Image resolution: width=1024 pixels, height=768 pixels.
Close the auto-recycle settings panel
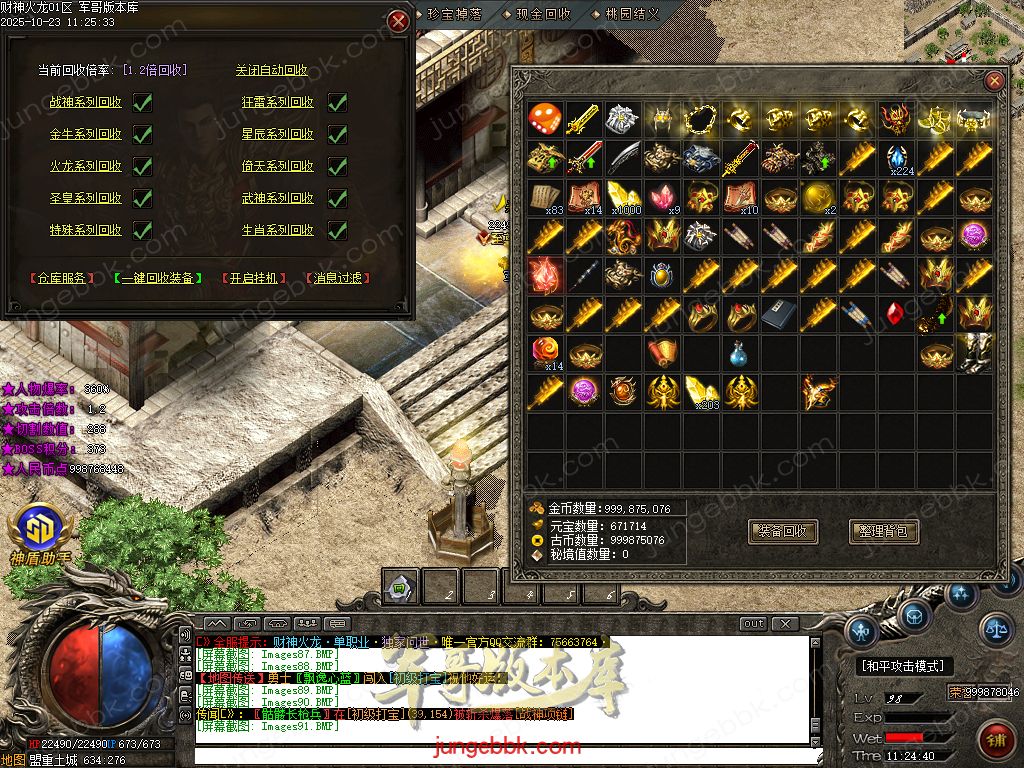(x=398, y=20)
